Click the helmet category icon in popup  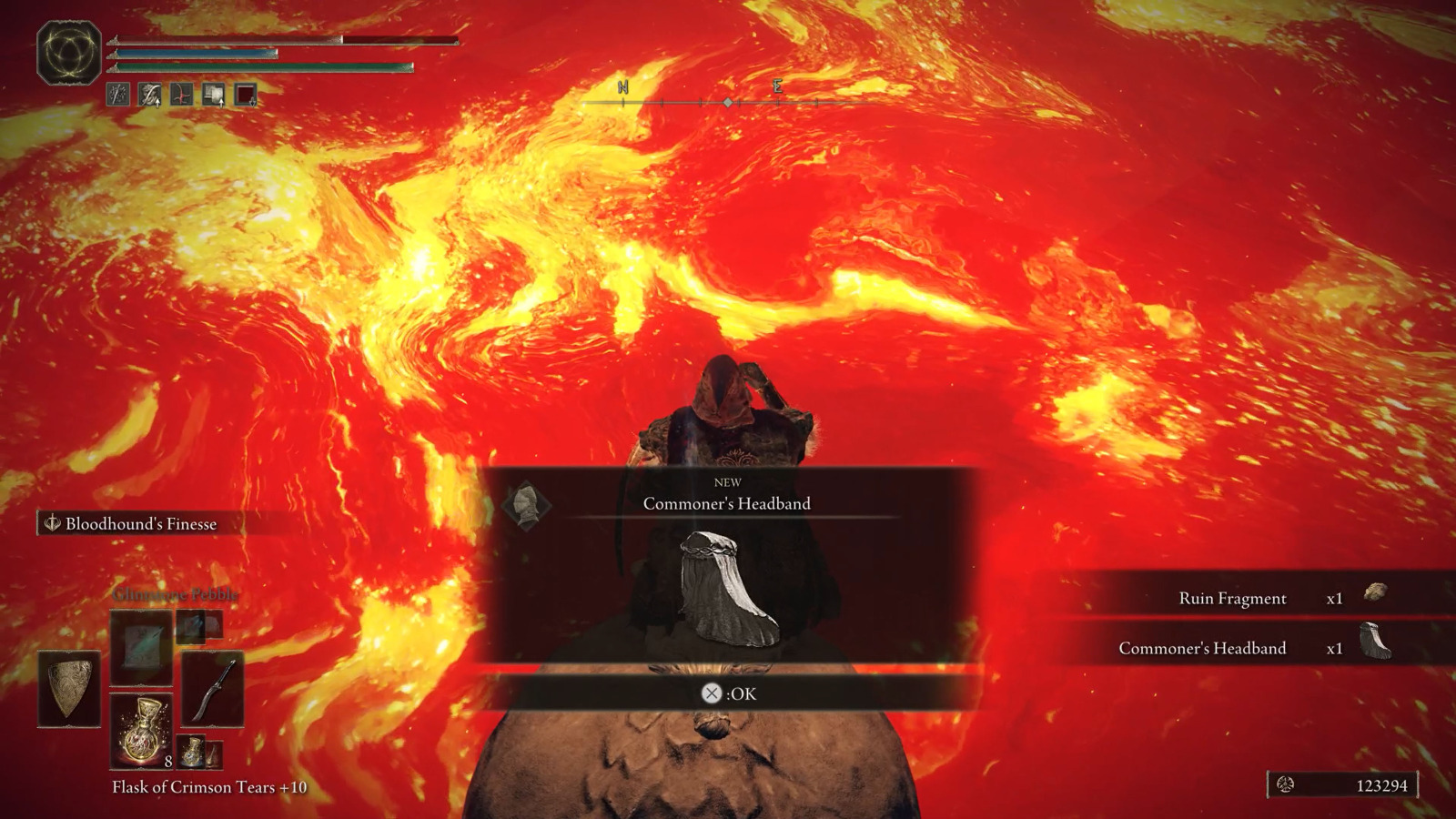(526, 504)
